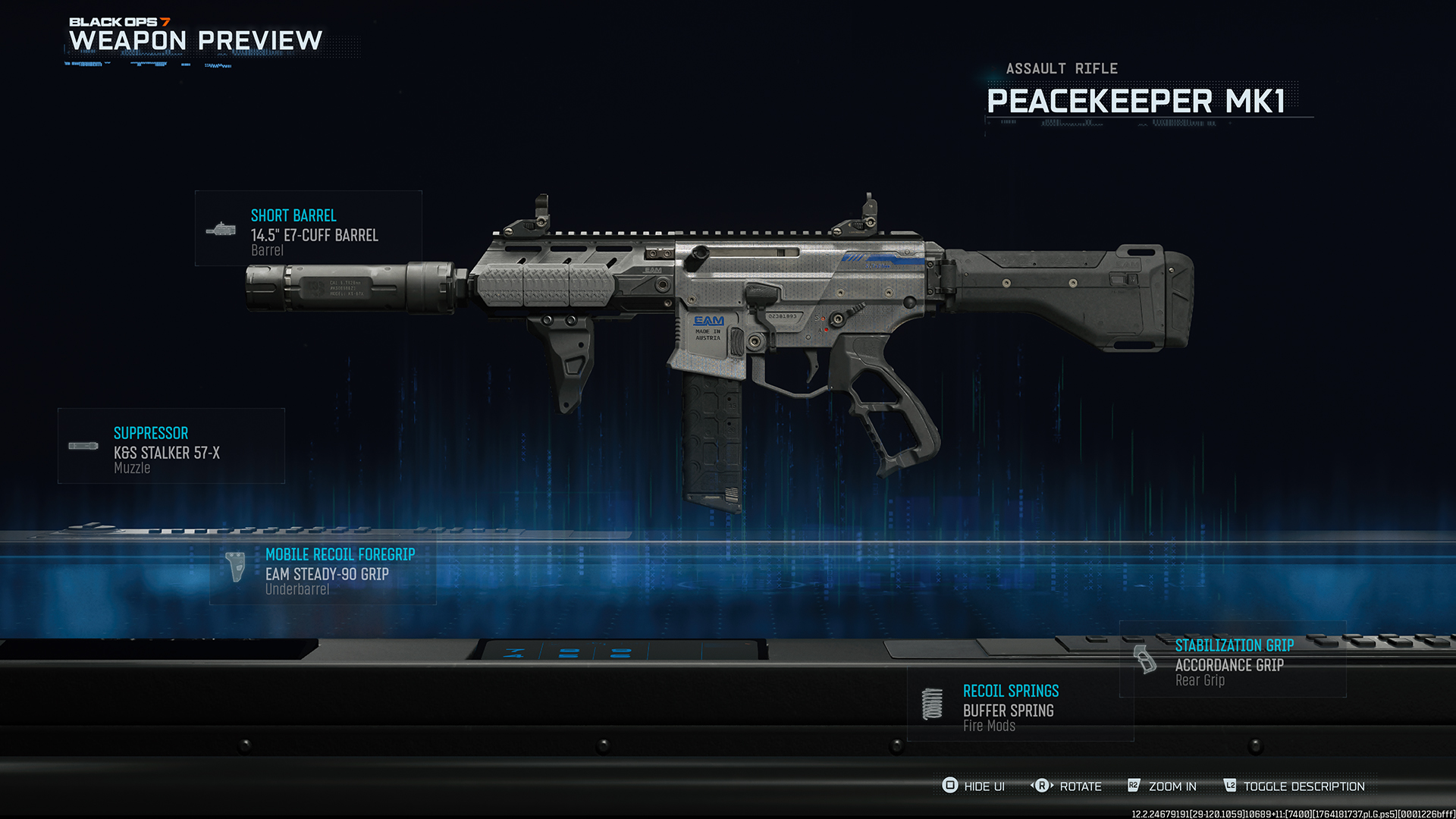The height and width of the screenshot is (819, 1456).
Task: Click the Stabilization Grip rear grip card
Action: click(x=1232, y=661)
